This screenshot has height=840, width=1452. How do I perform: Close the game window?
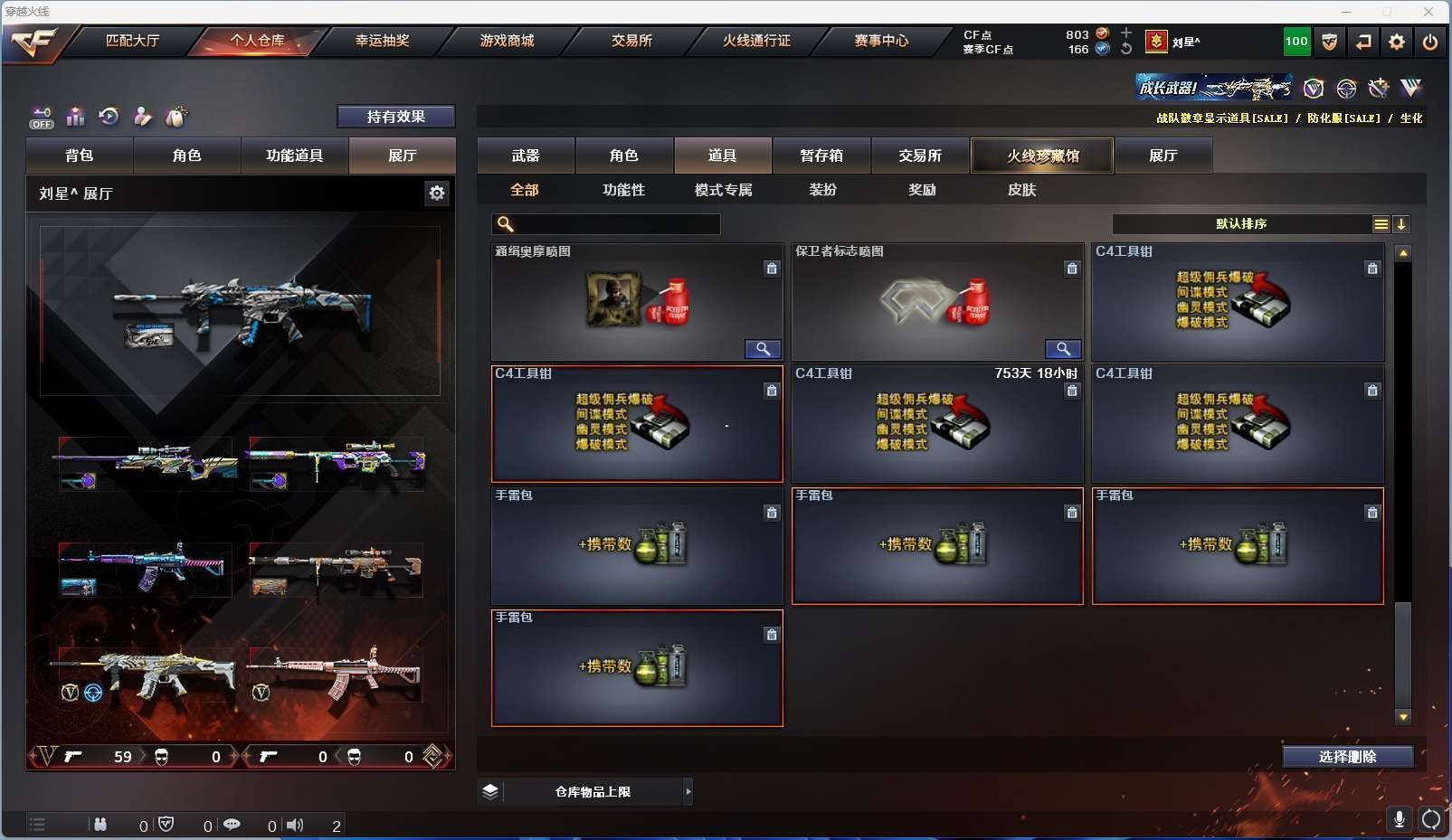1428,12
